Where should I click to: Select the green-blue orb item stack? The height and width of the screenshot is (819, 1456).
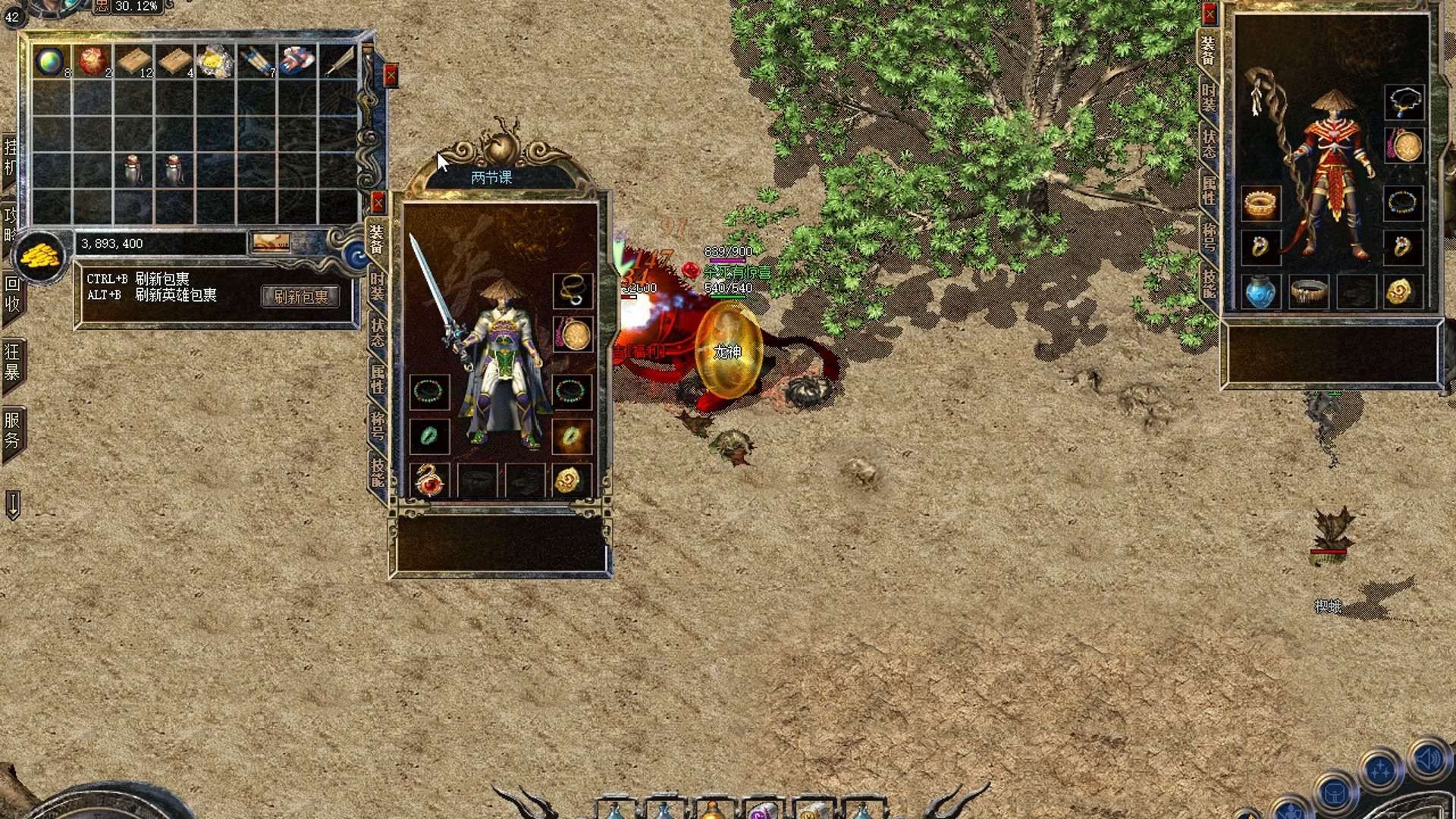51,61
